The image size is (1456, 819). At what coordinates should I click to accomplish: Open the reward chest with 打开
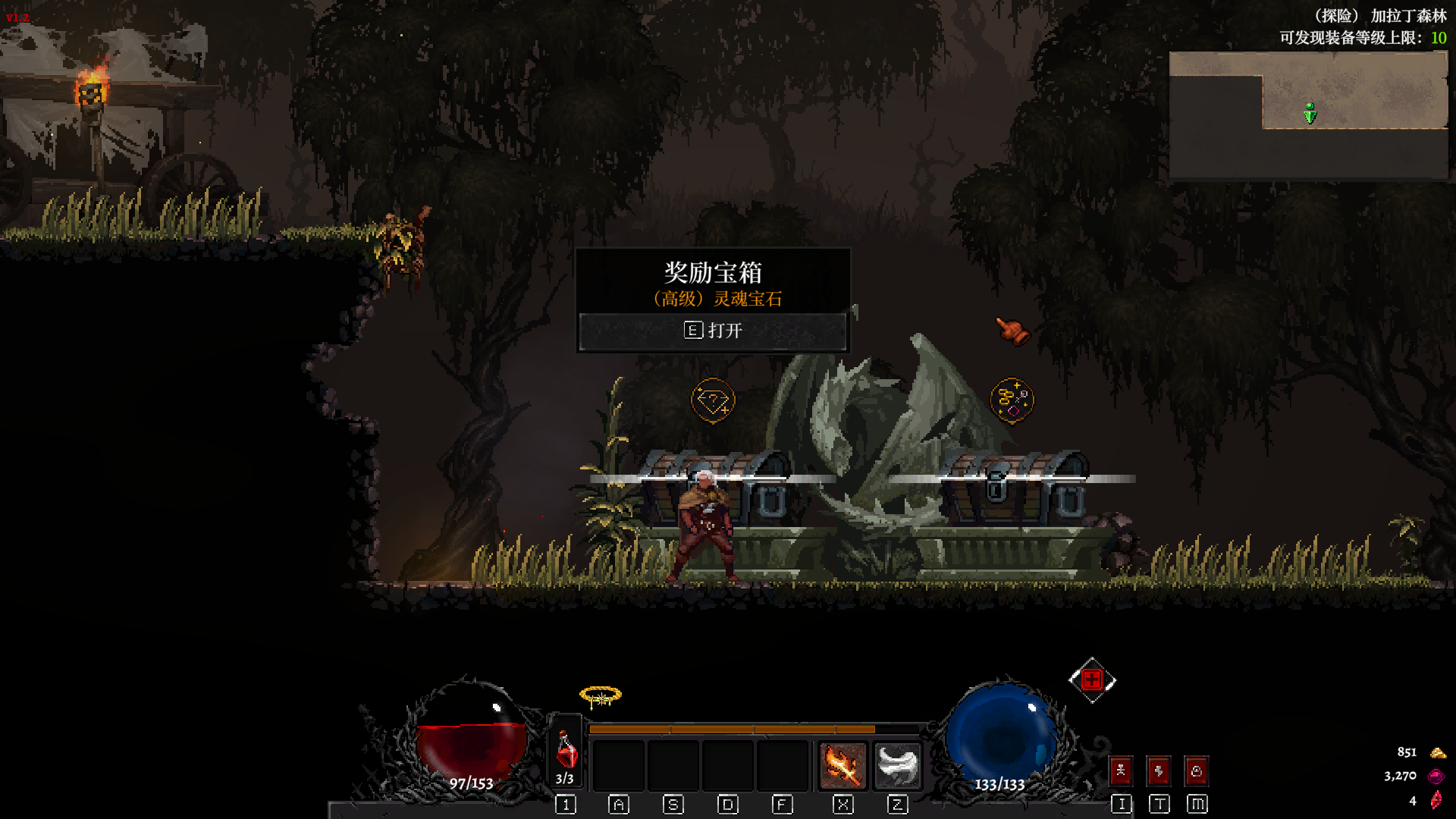713,331
